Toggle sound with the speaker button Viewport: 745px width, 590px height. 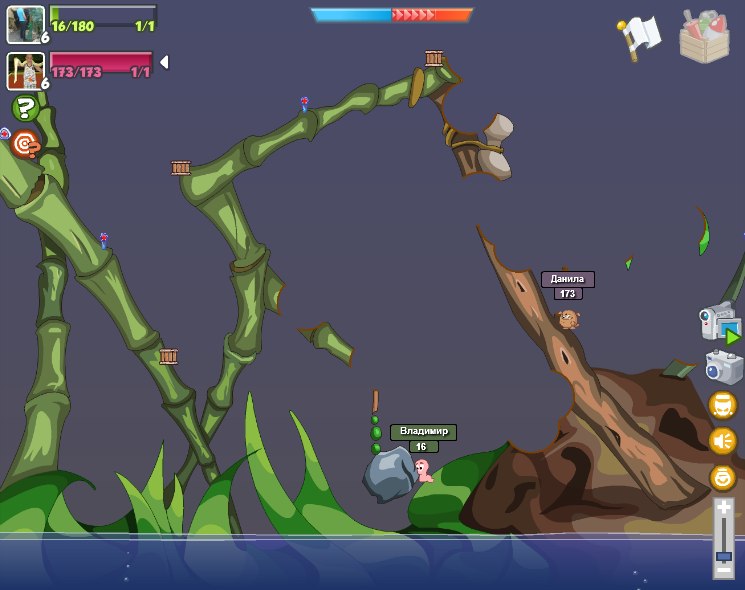tap(722, 440)
